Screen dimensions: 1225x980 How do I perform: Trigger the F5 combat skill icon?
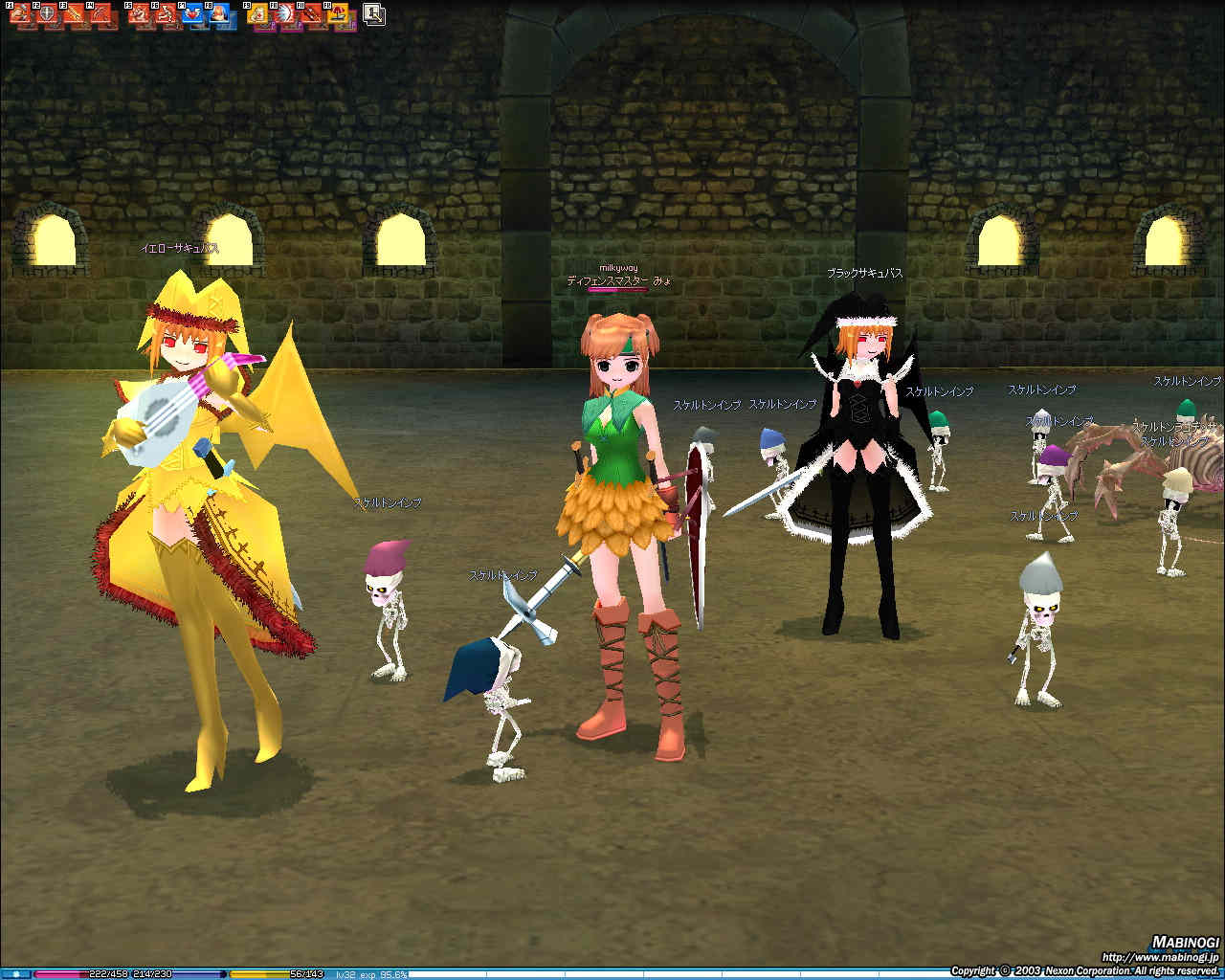[x=142, y=16]
